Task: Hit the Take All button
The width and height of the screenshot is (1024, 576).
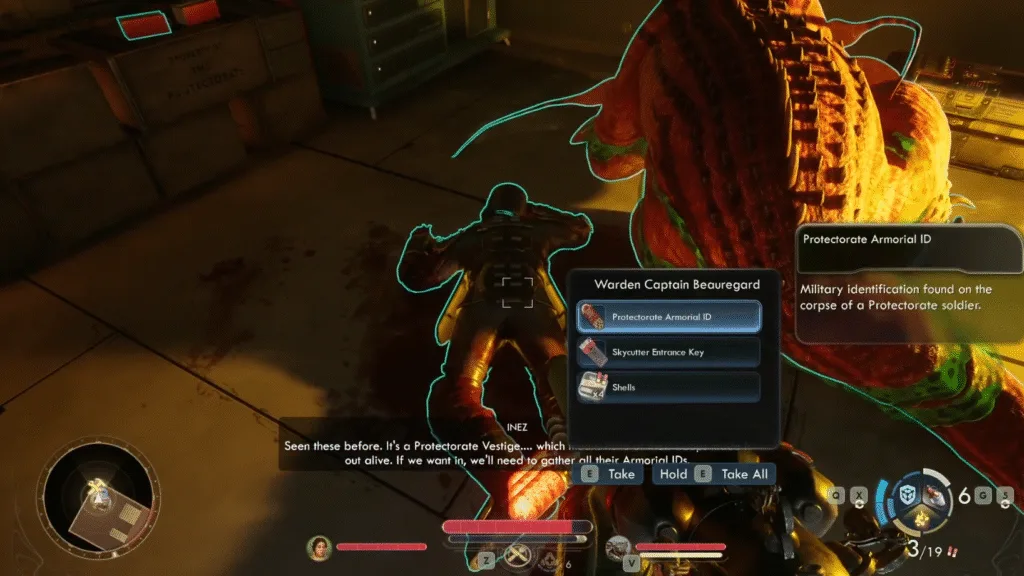Action: (x=714, y=474)
